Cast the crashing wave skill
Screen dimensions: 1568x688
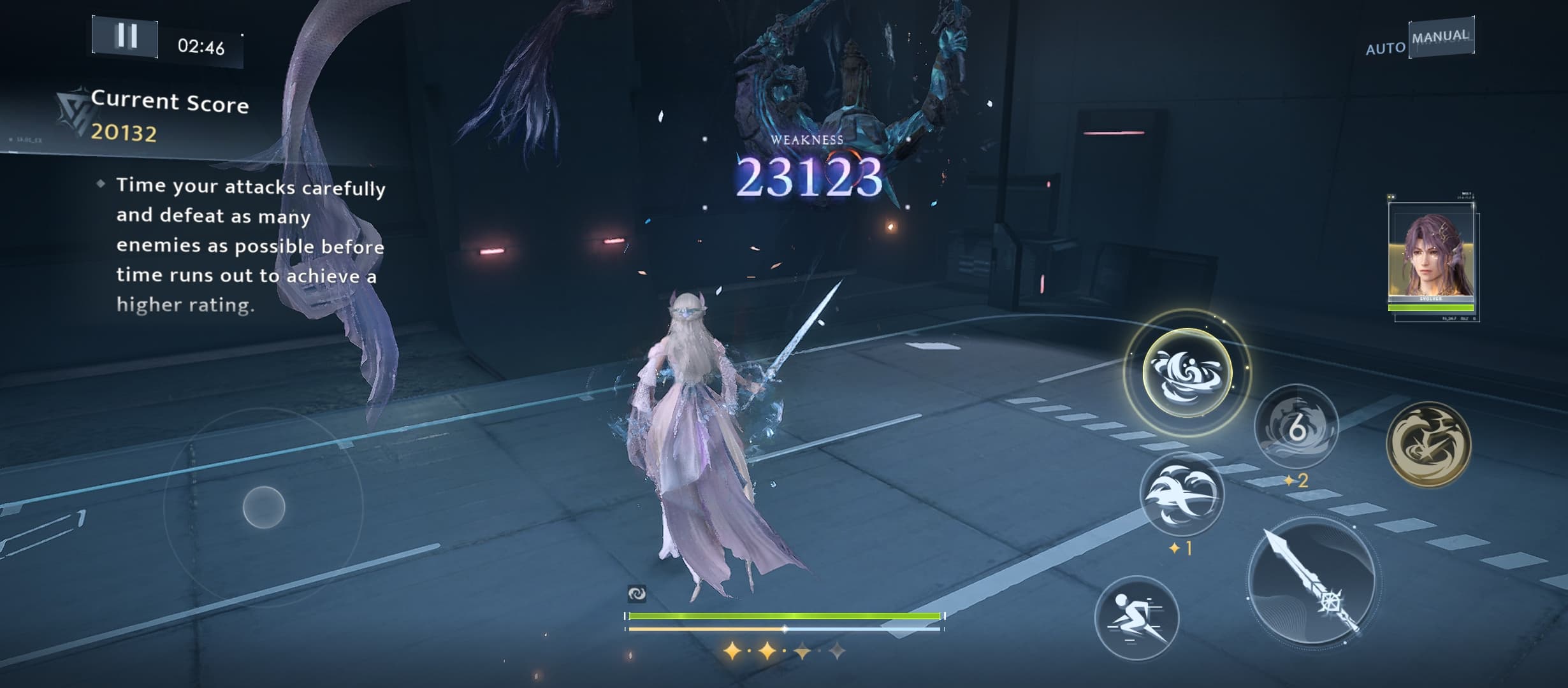(x=1182, y=495)
